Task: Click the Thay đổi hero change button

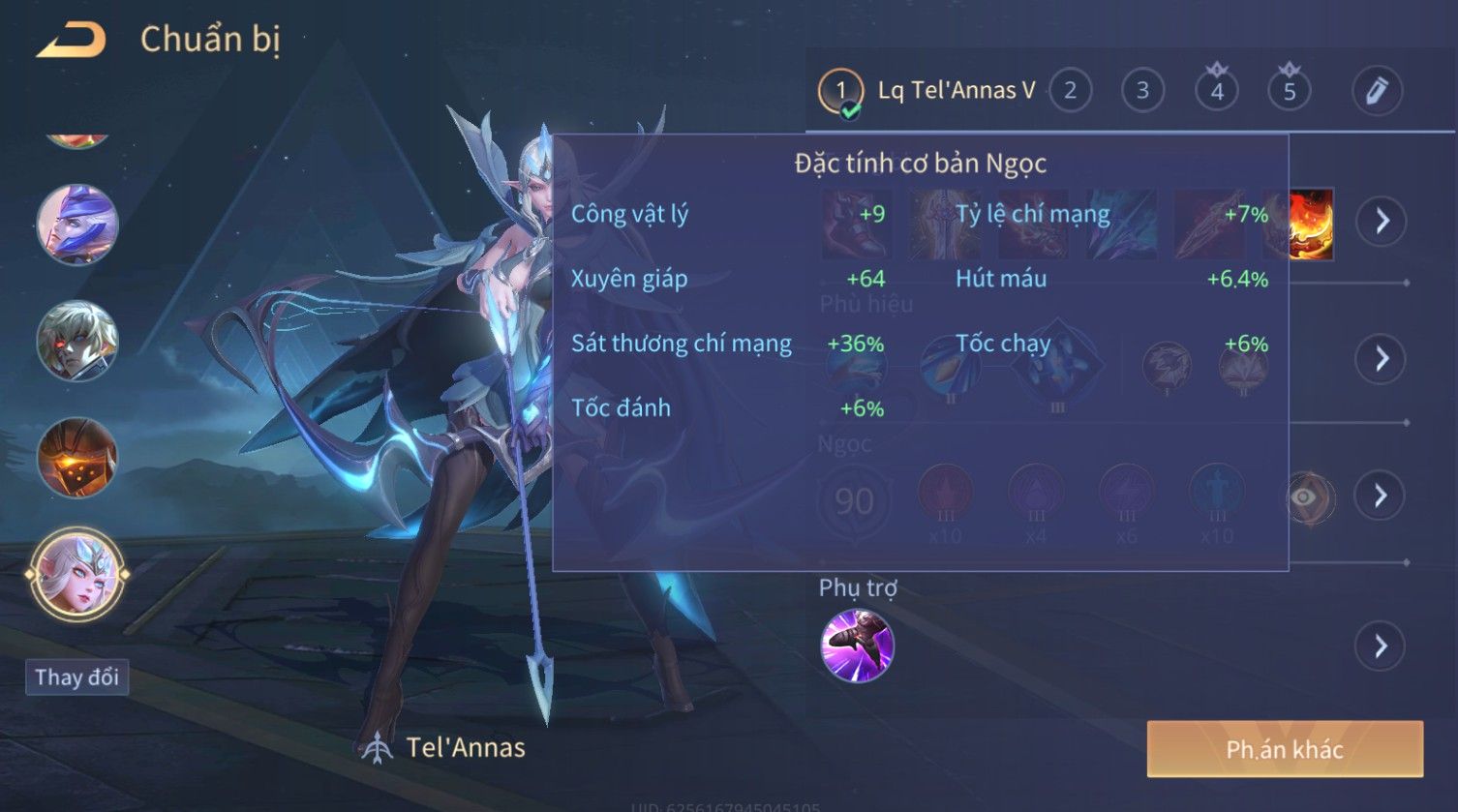Action: point(76,677)
